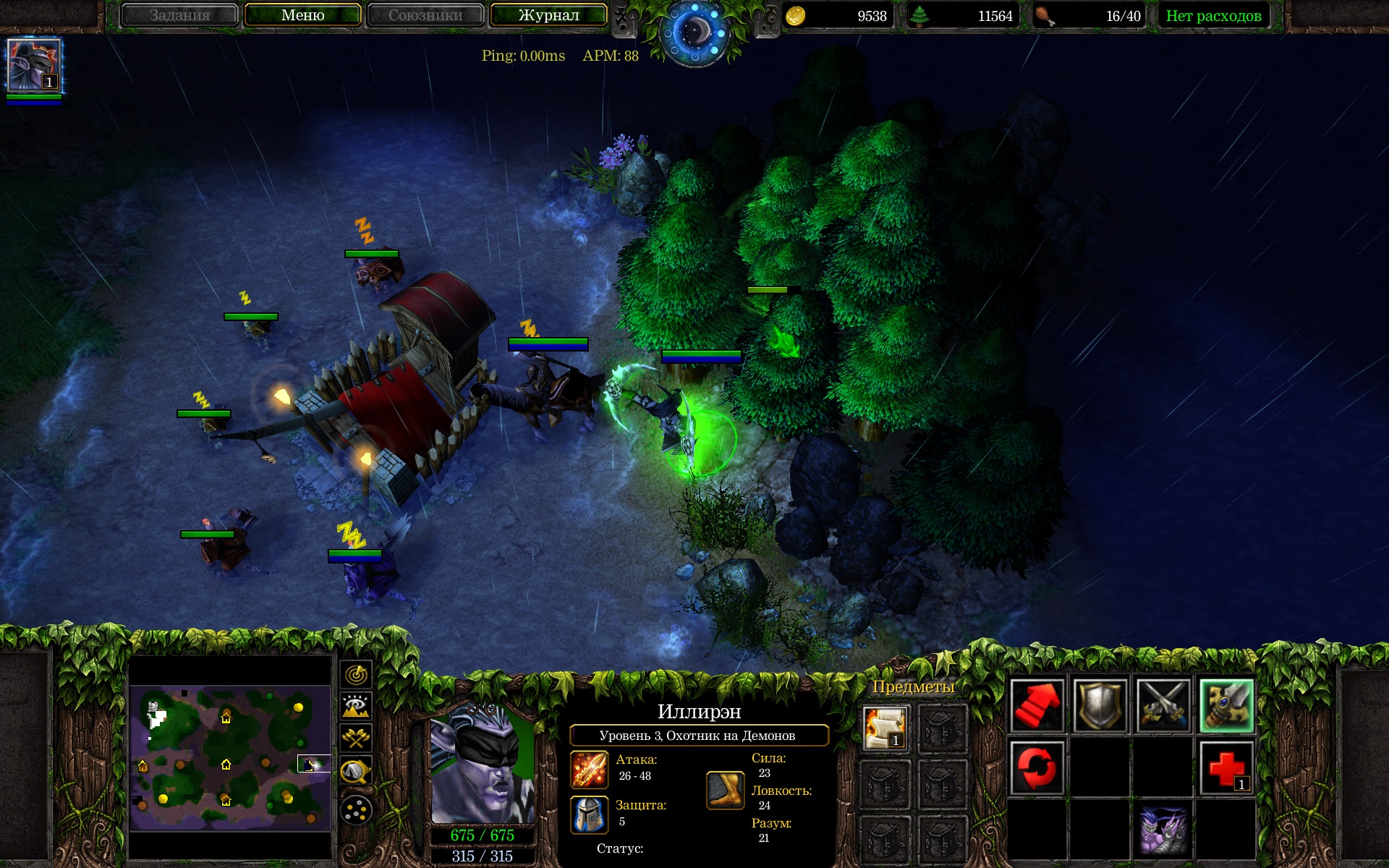This screenshot has width=1389, height=868.
Task: Use the scroll item in the inventory
Action: click(885, 728)
